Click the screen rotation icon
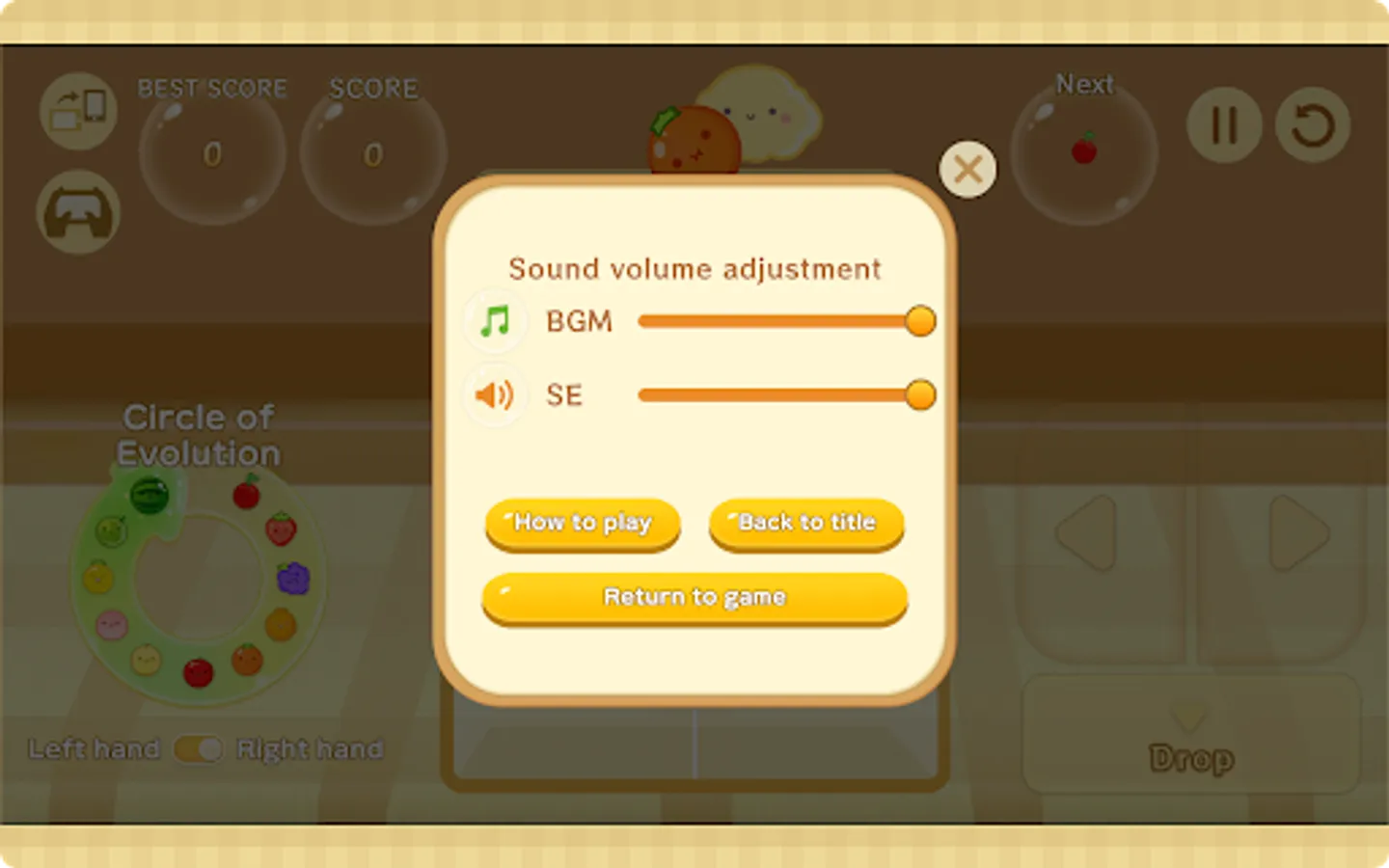 point(78,111)
